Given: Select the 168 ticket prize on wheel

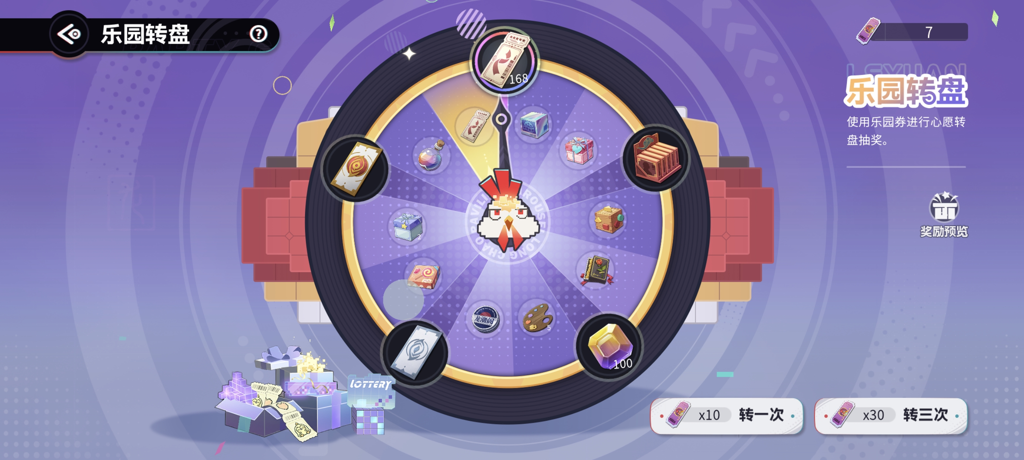Looking at the screenshot, I should tap(505, 60).
